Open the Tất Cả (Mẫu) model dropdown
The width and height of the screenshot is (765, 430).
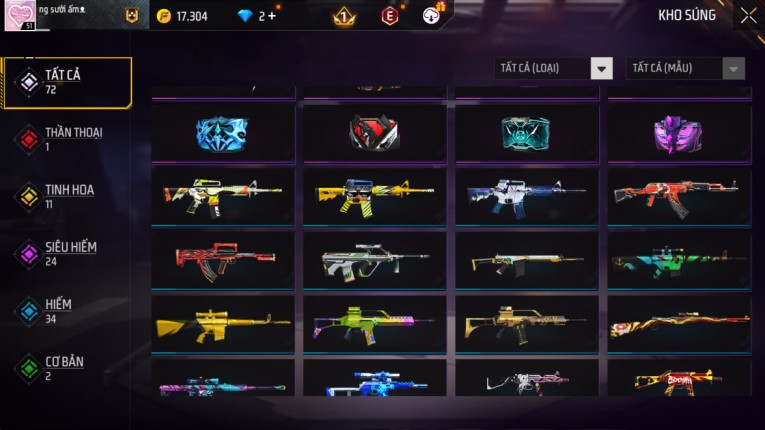point(685,69)
